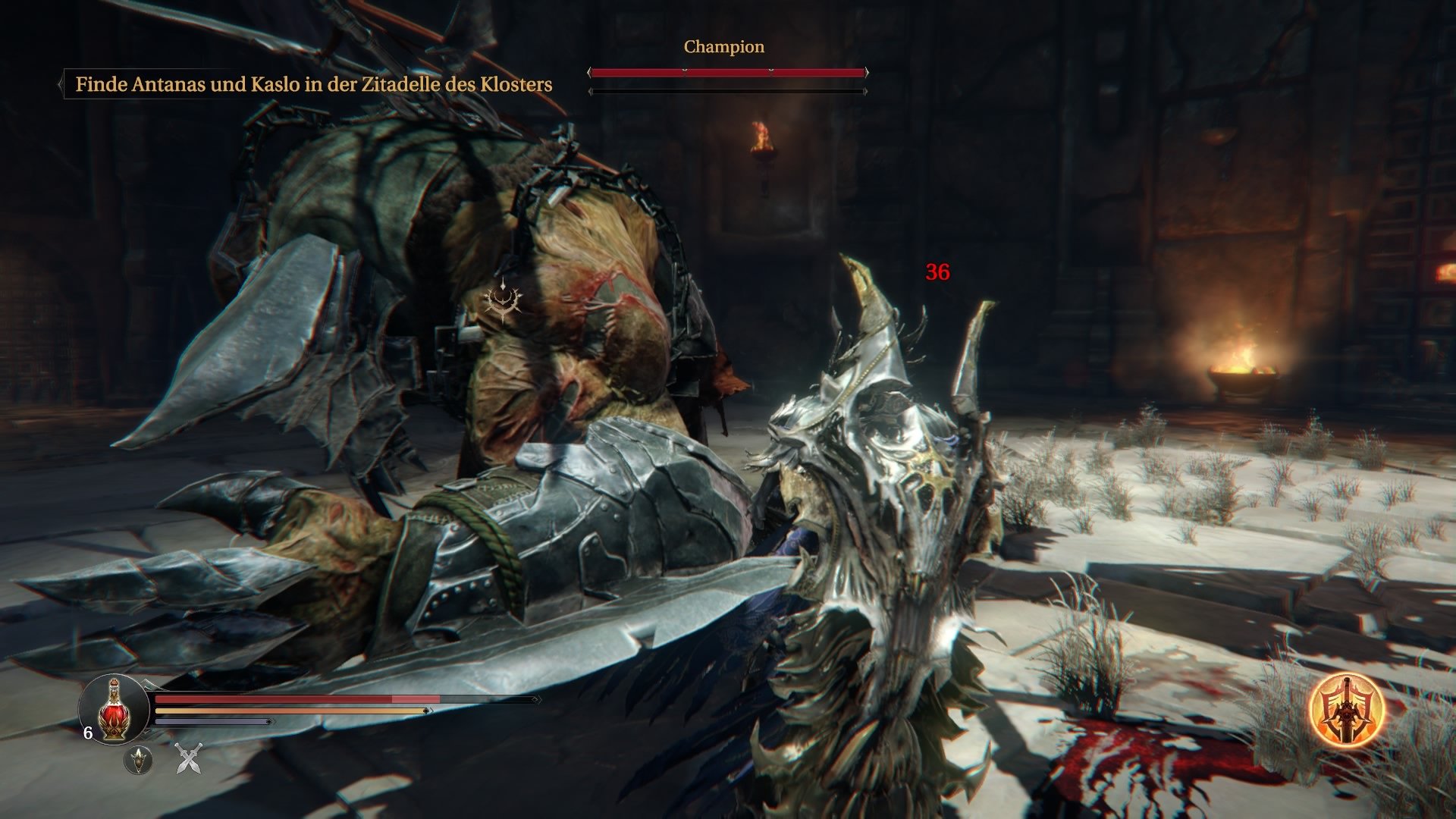Click the potion count number 6
Viewport: 1456px width, 819px height.
click(x=88, y=733)
